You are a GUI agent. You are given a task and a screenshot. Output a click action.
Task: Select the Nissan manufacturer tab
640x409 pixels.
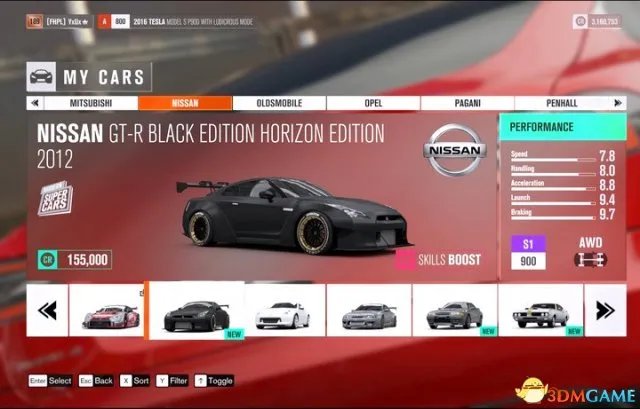(x=185, y=102)
